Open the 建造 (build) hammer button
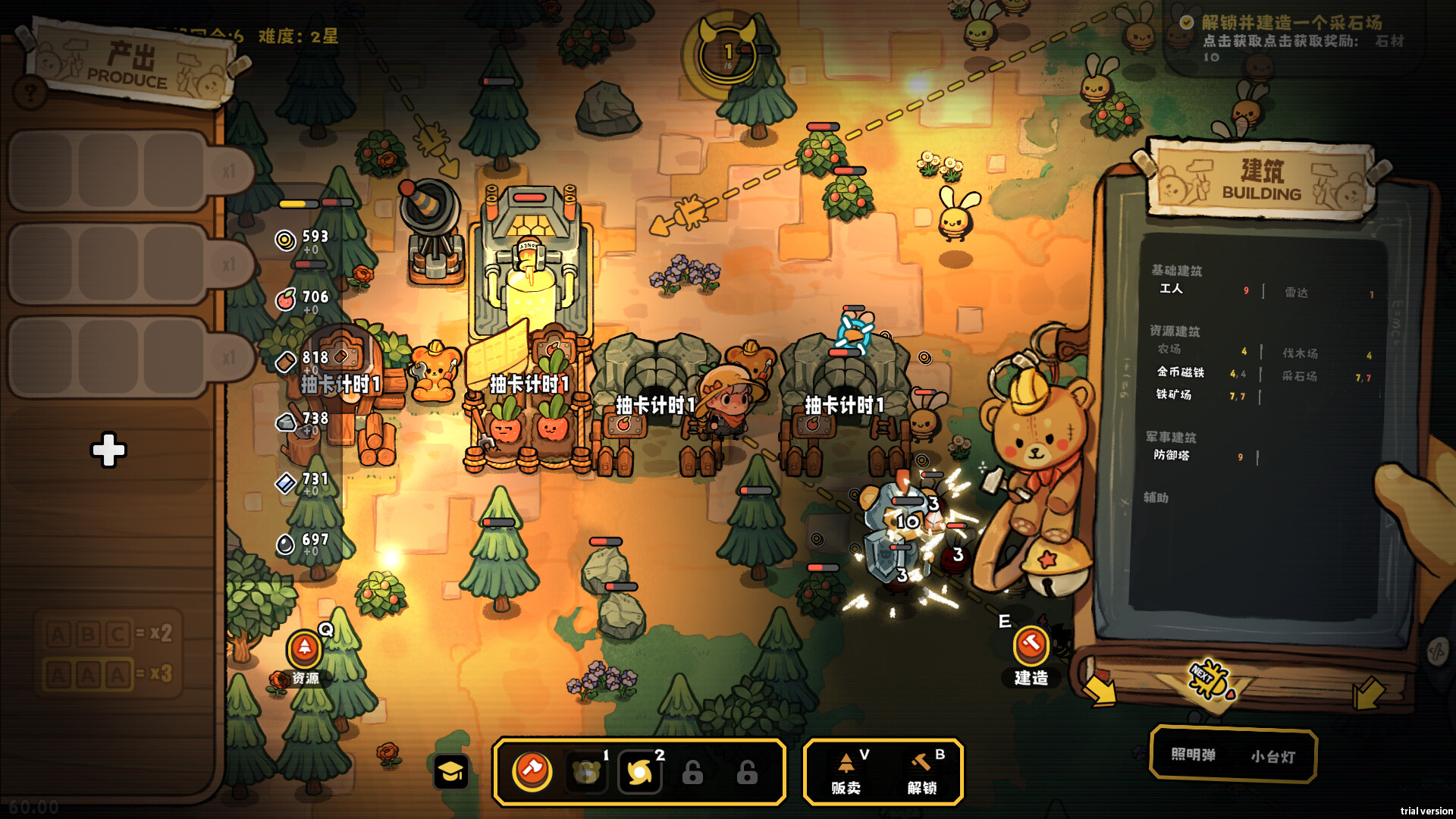This screenshot has height=819, width=1456. pyautogui.click(x=1031, y=646)
